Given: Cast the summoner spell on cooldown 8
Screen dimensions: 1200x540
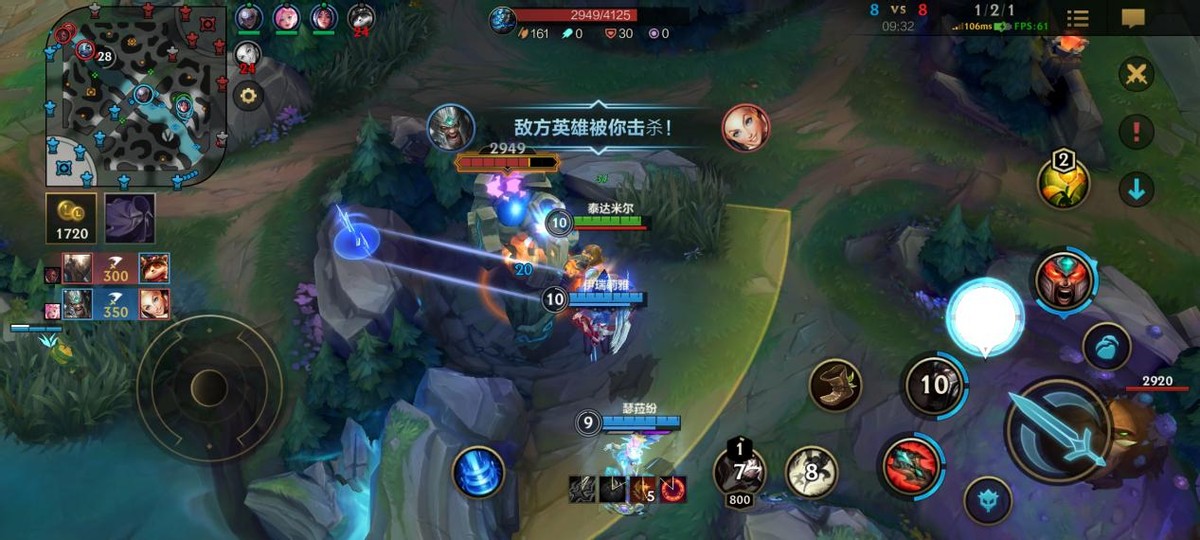Looking at the screenshot, I should pyautogui.click(x=811, y=471).
